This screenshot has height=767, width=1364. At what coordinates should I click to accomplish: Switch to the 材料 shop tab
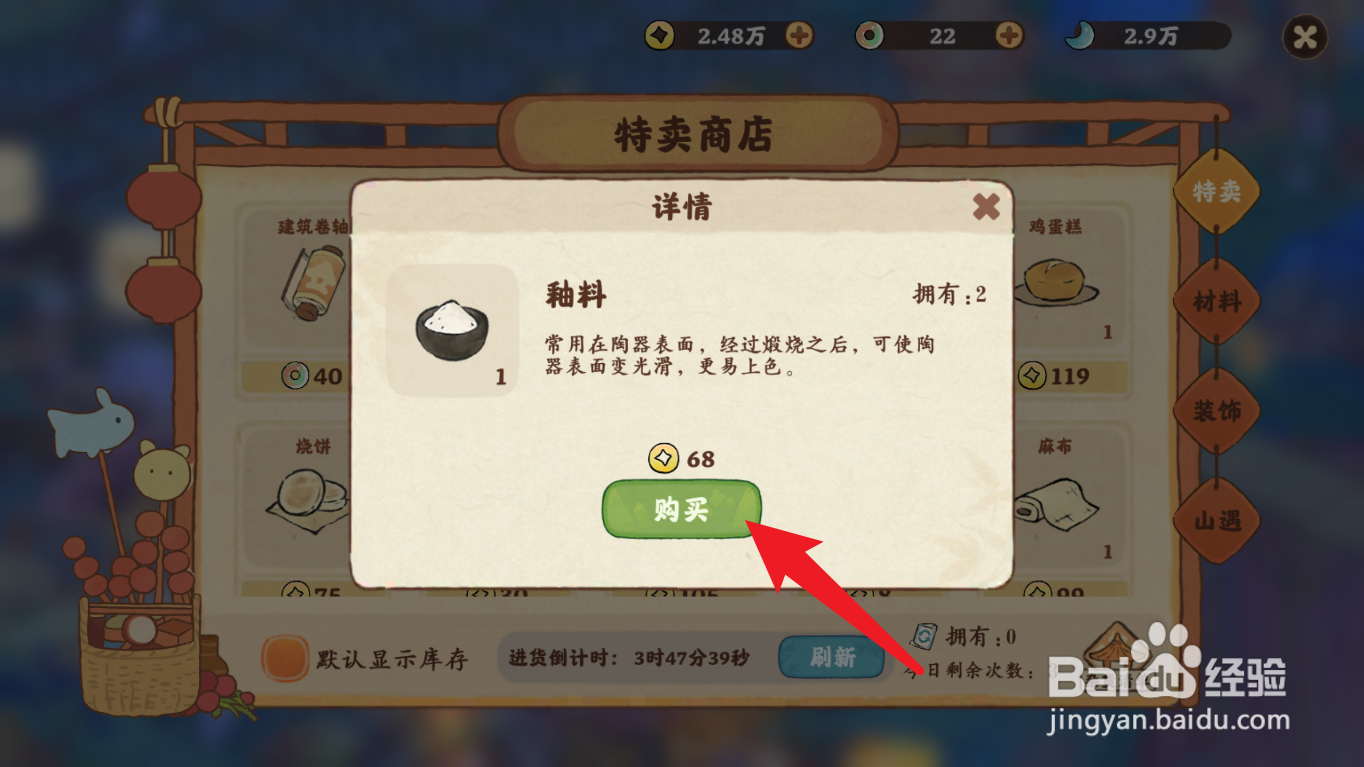(1217, 301)
